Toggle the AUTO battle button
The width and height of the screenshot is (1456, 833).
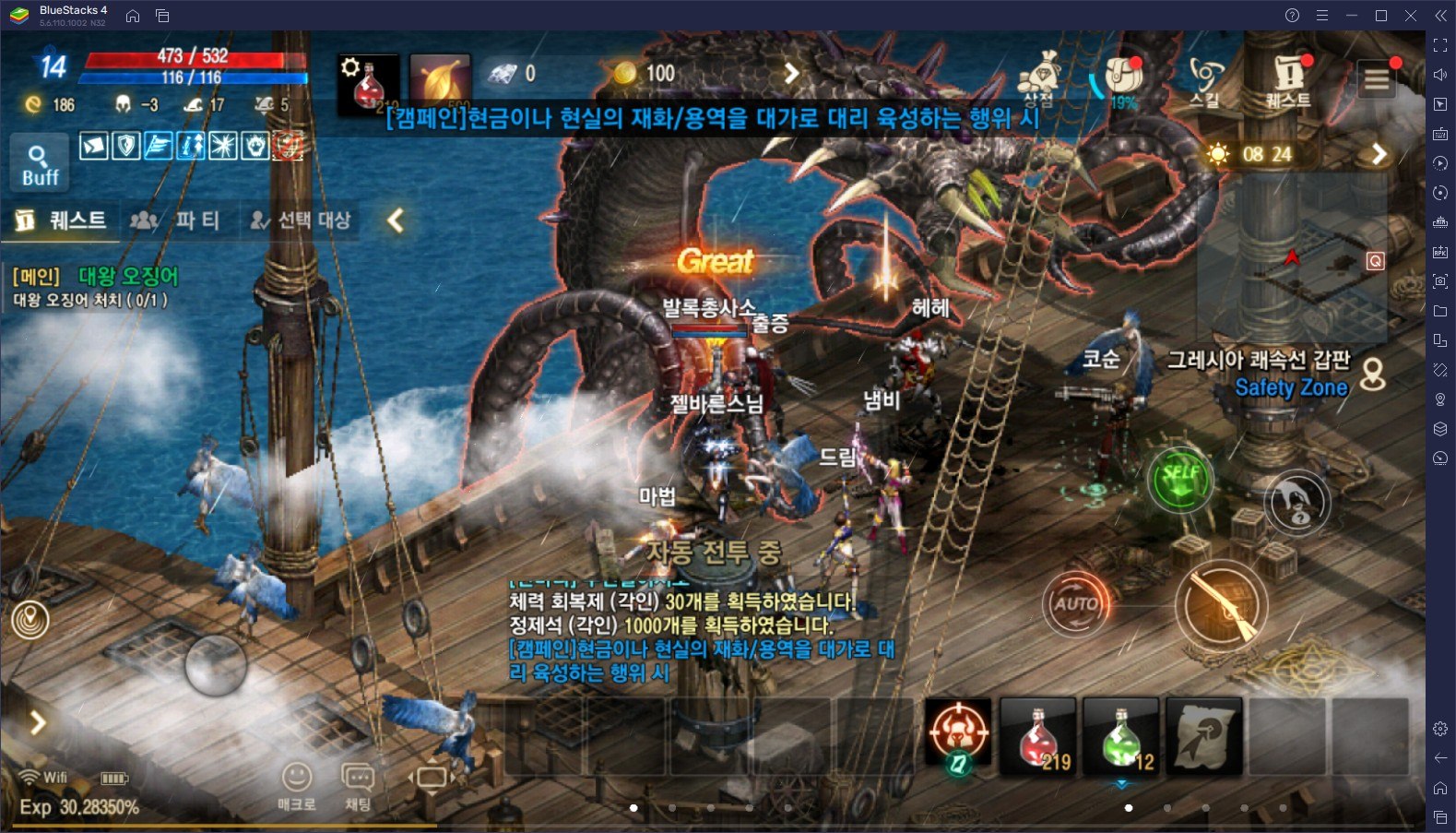click(x=1075, y=604)
